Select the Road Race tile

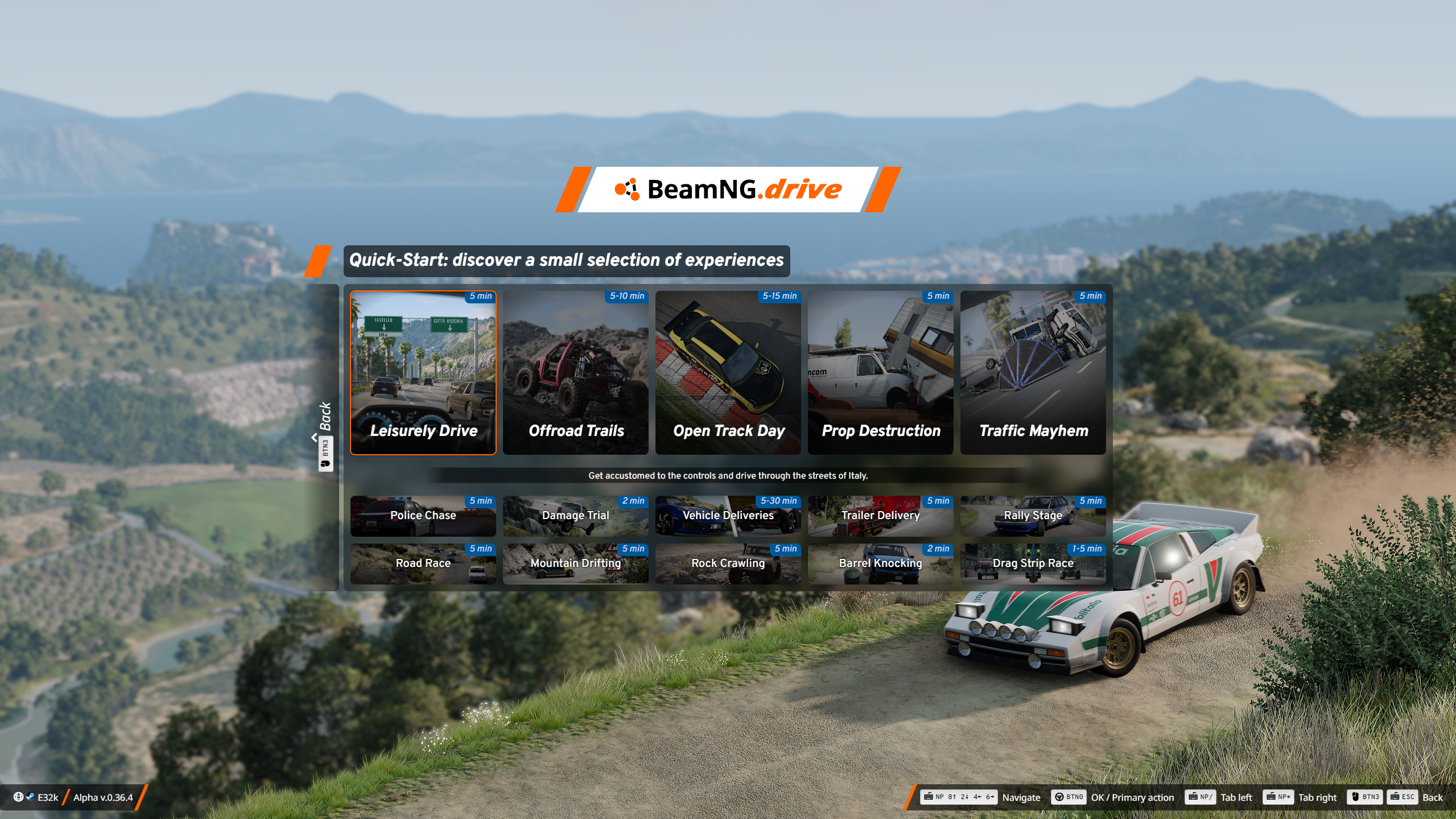[x=423, y=563]
